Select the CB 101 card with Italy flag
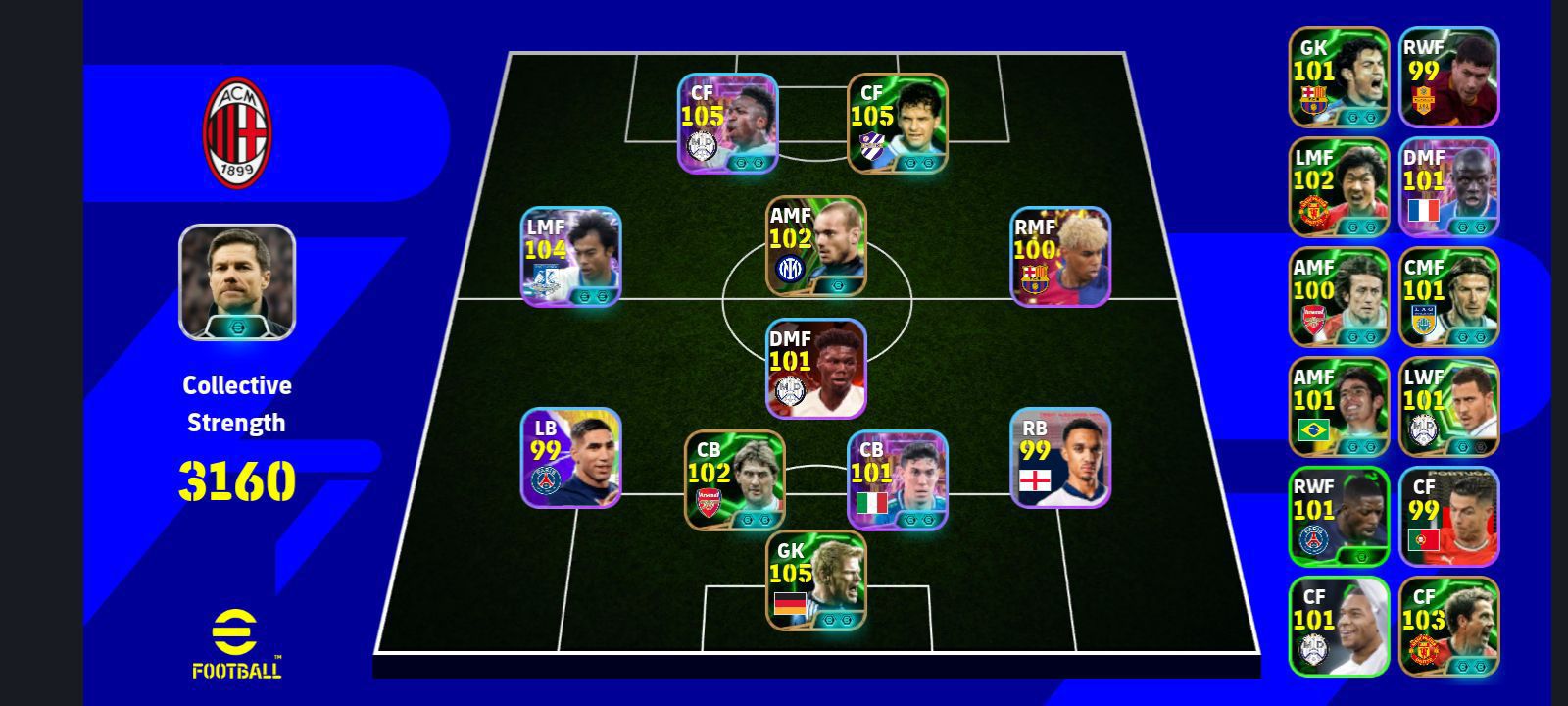1568x706 pixels. point(897,479)
